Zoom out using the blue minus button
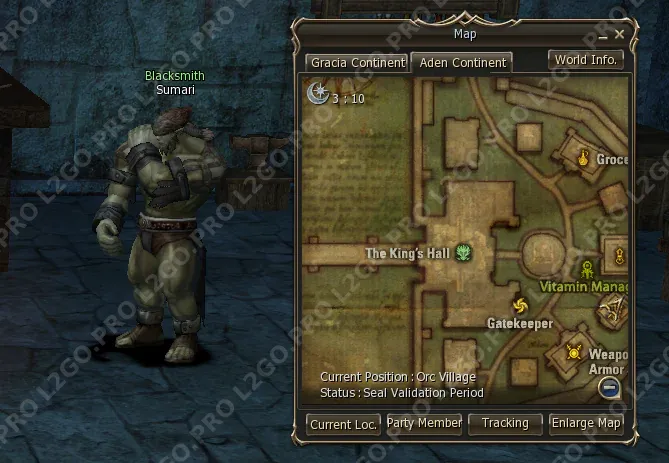This screenshot has width=669, height=463. click(x=610, y=387)
